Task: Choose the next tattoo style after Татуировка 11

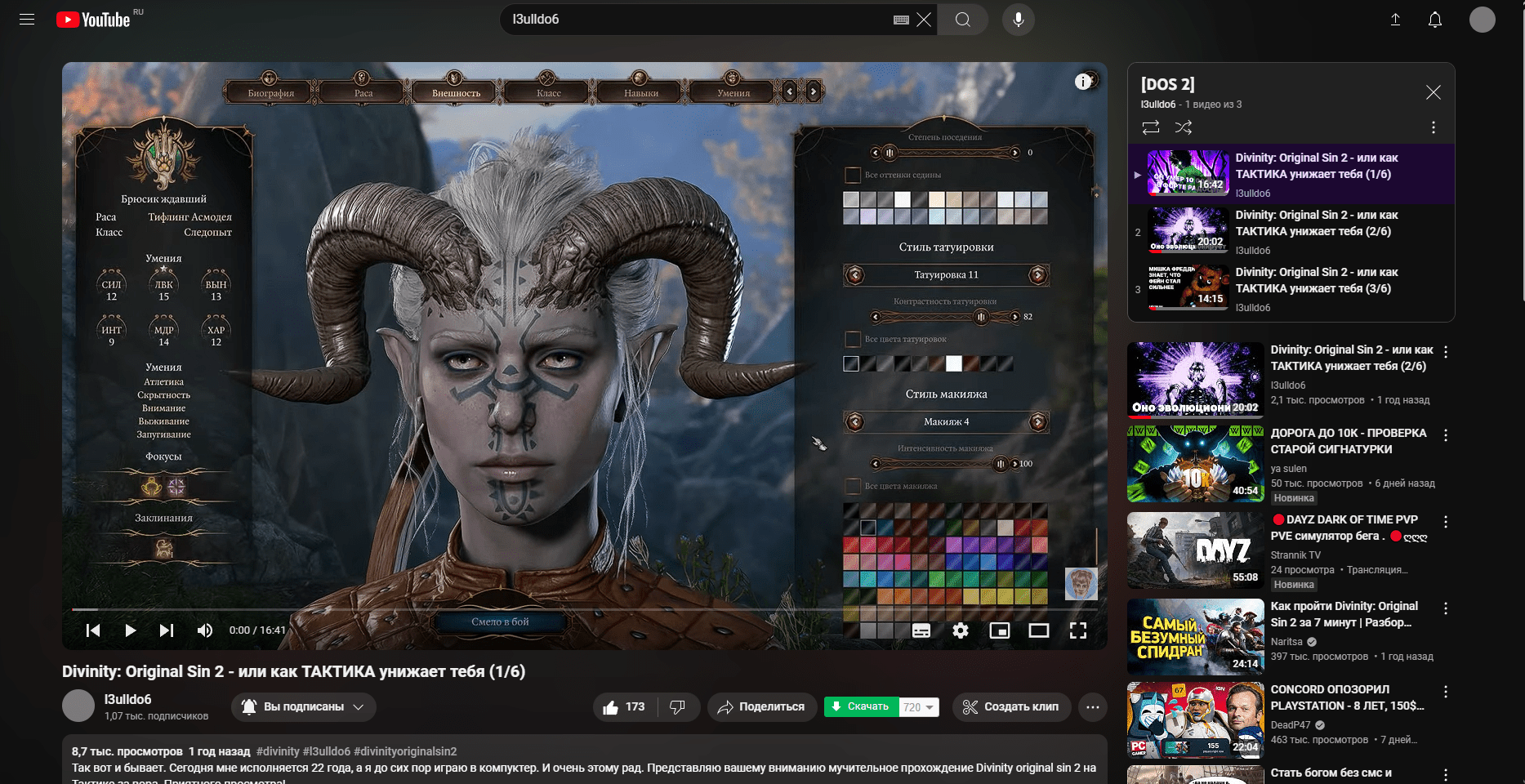Action: pos(1038,275)
